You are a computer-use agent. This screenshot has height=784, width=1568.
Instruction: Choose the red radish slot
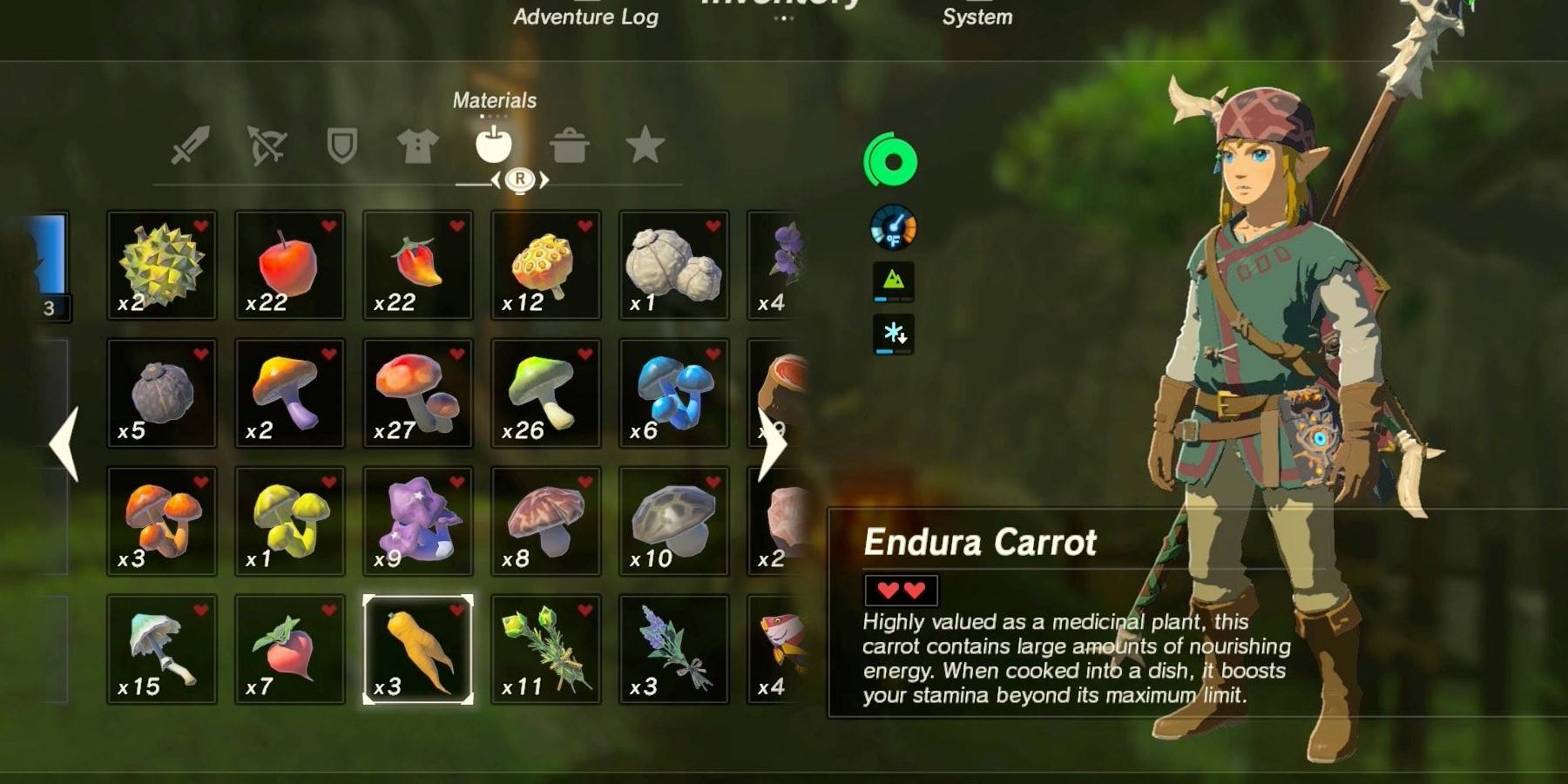(290, 649)
